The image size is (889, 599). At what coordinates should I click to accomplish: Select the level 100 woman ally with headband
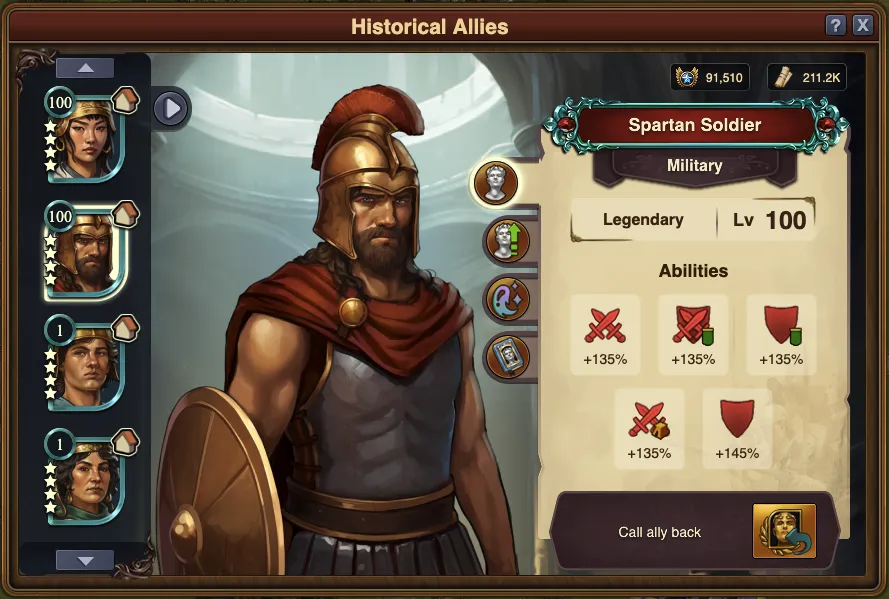click(84, 135)
